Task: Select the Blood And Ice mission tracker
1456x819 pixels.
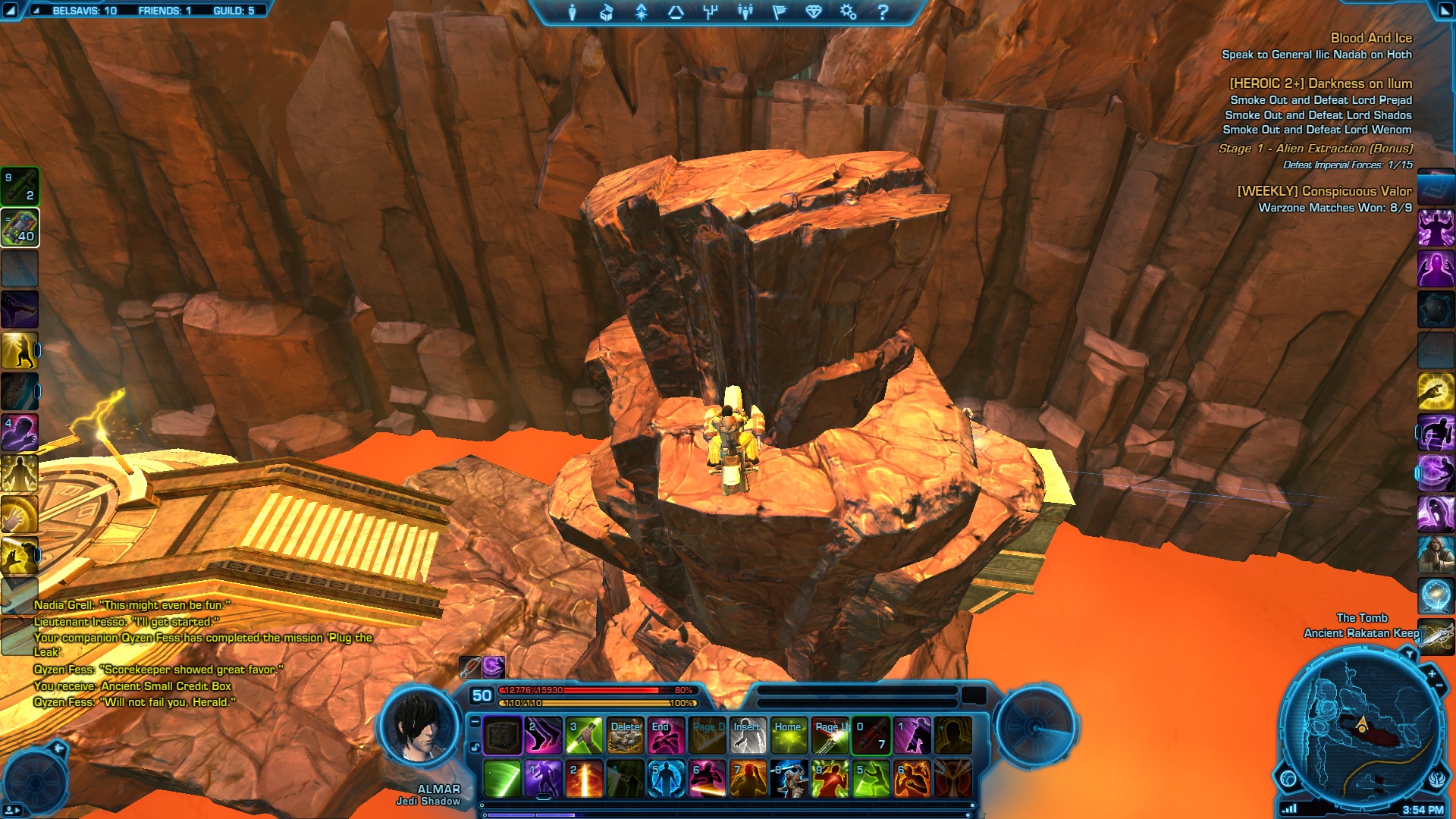Action: 1370,38
